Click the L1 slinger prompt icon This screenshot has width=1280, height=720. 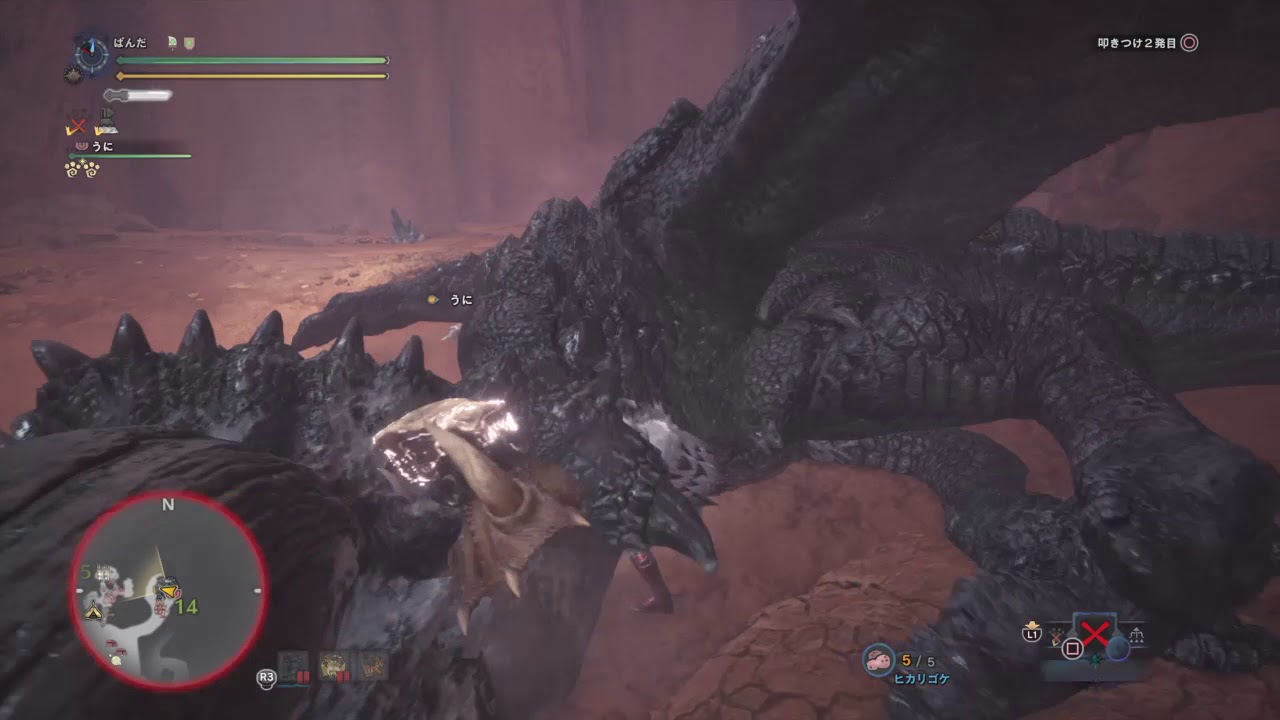point(1032,635)
